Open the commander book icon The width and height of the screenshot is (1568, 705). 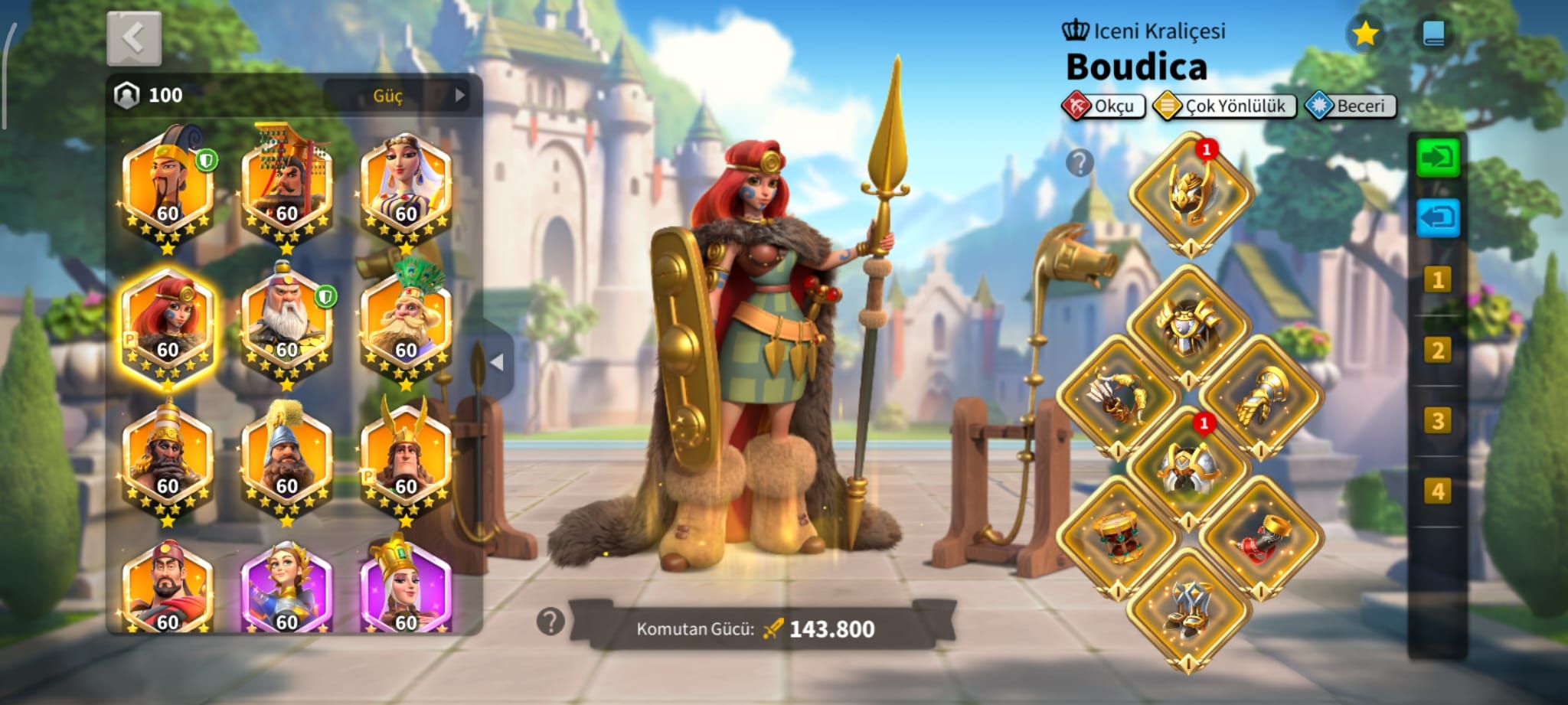(1433, 34)
